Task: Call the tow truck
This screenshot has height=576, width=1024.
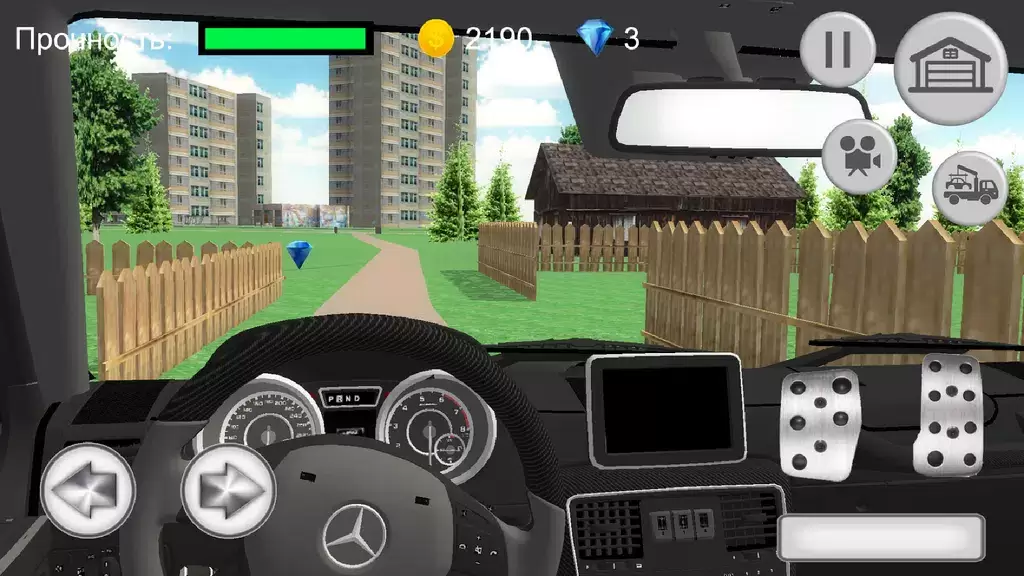Action: [969, 189]
